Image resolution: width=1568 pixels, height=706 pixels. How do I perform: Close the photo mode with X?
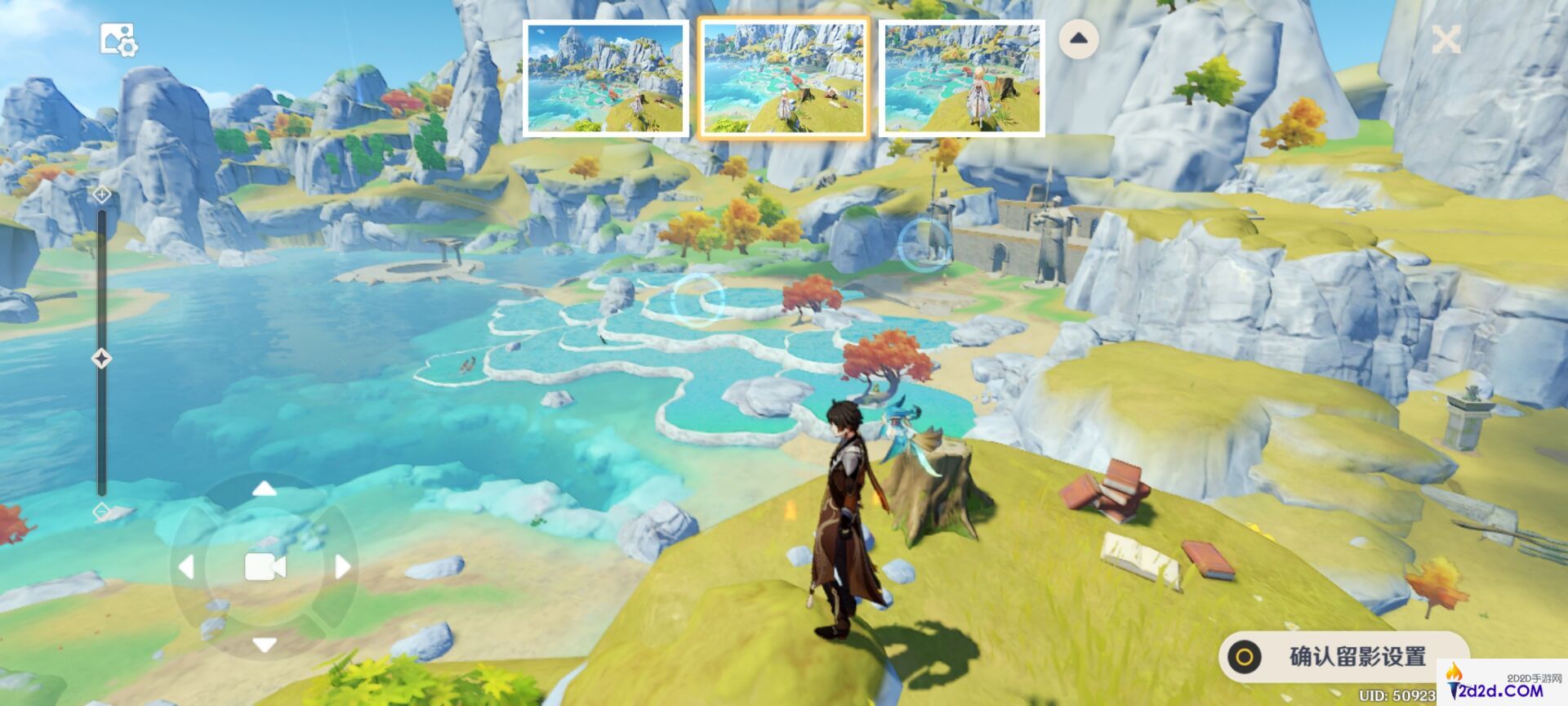pos(1445,39)
